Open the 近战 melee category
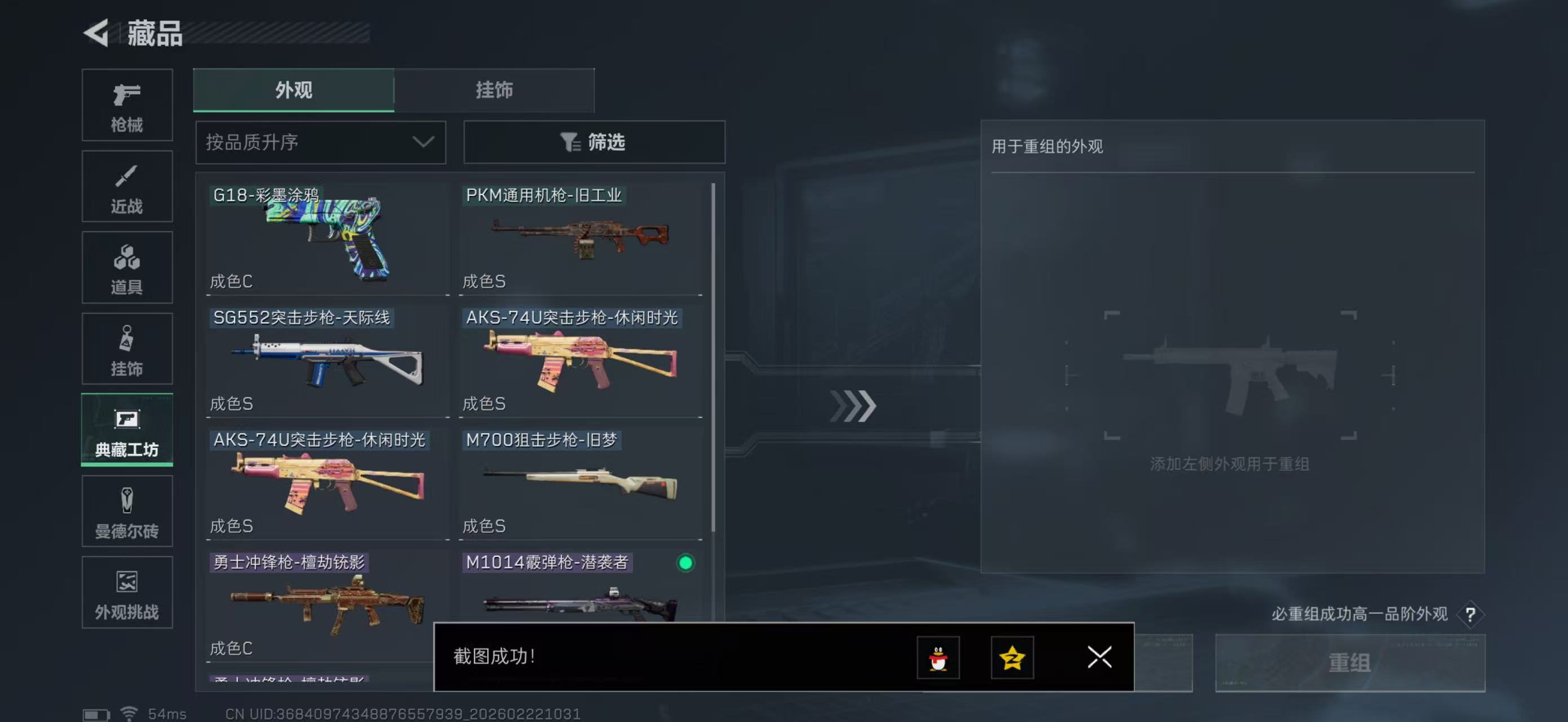 click(x=127, y=186)
